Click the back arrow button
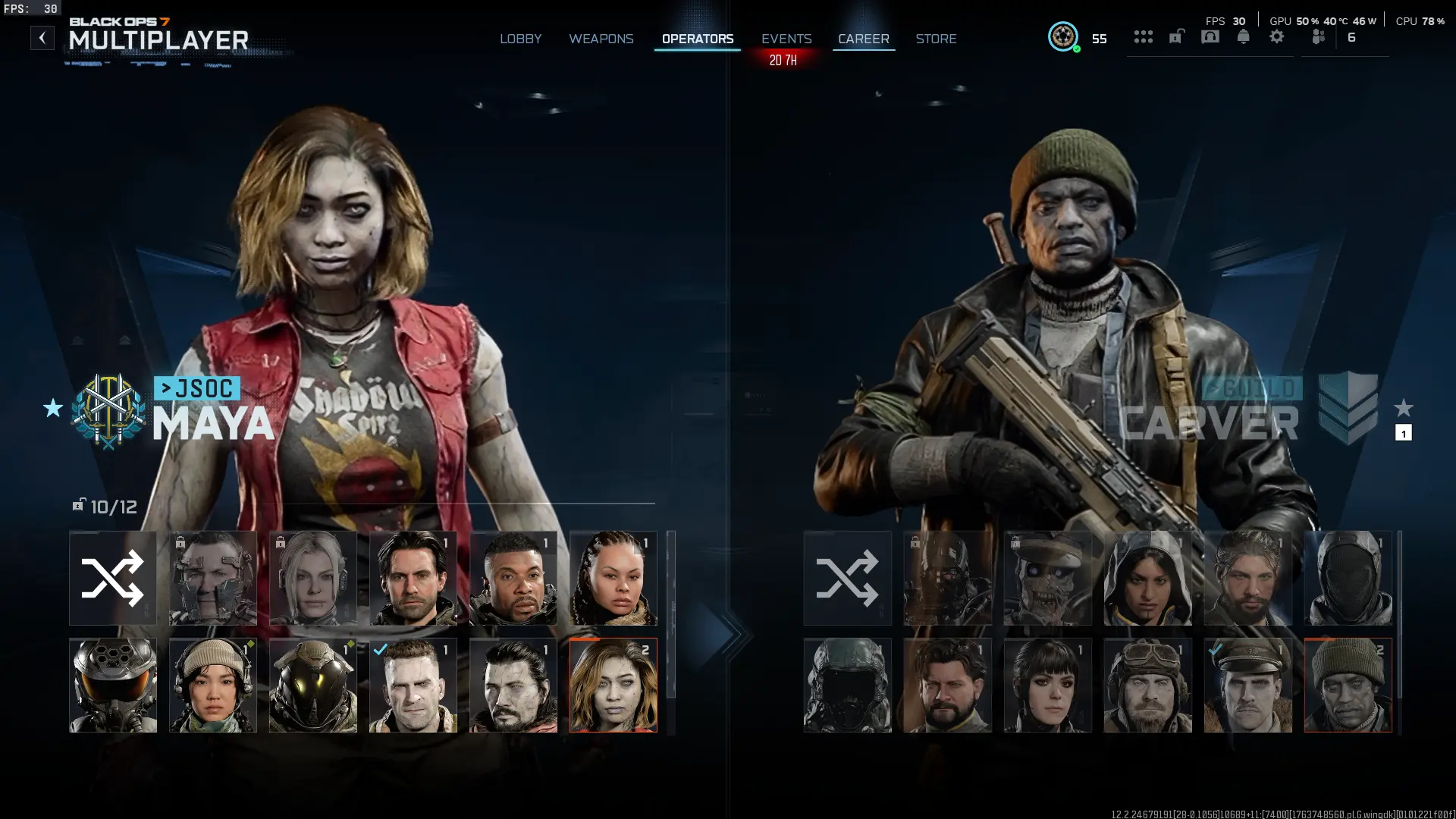1456x819 pixels. point(42,36)
